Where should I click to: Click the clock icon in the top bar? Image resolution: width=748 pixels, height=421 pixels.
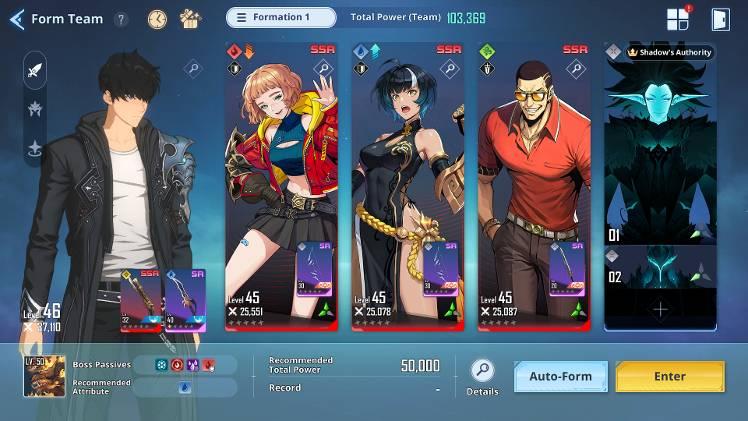[157, 18]
